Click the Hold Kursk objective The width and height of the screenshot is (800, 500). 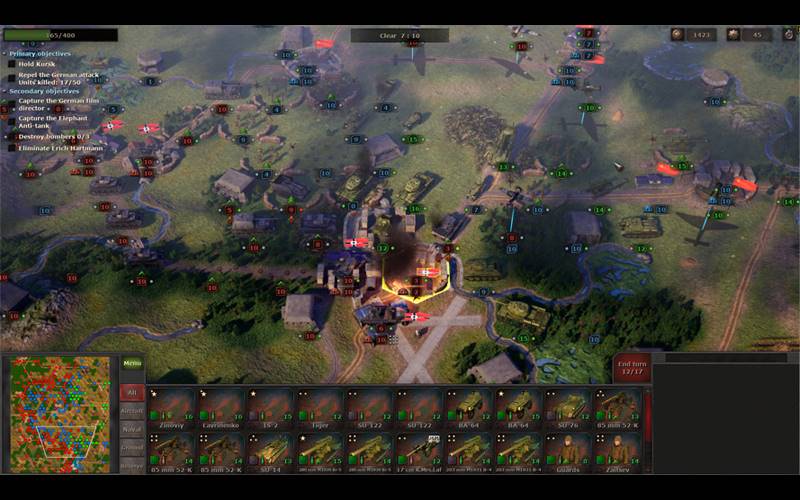(35, 63)
